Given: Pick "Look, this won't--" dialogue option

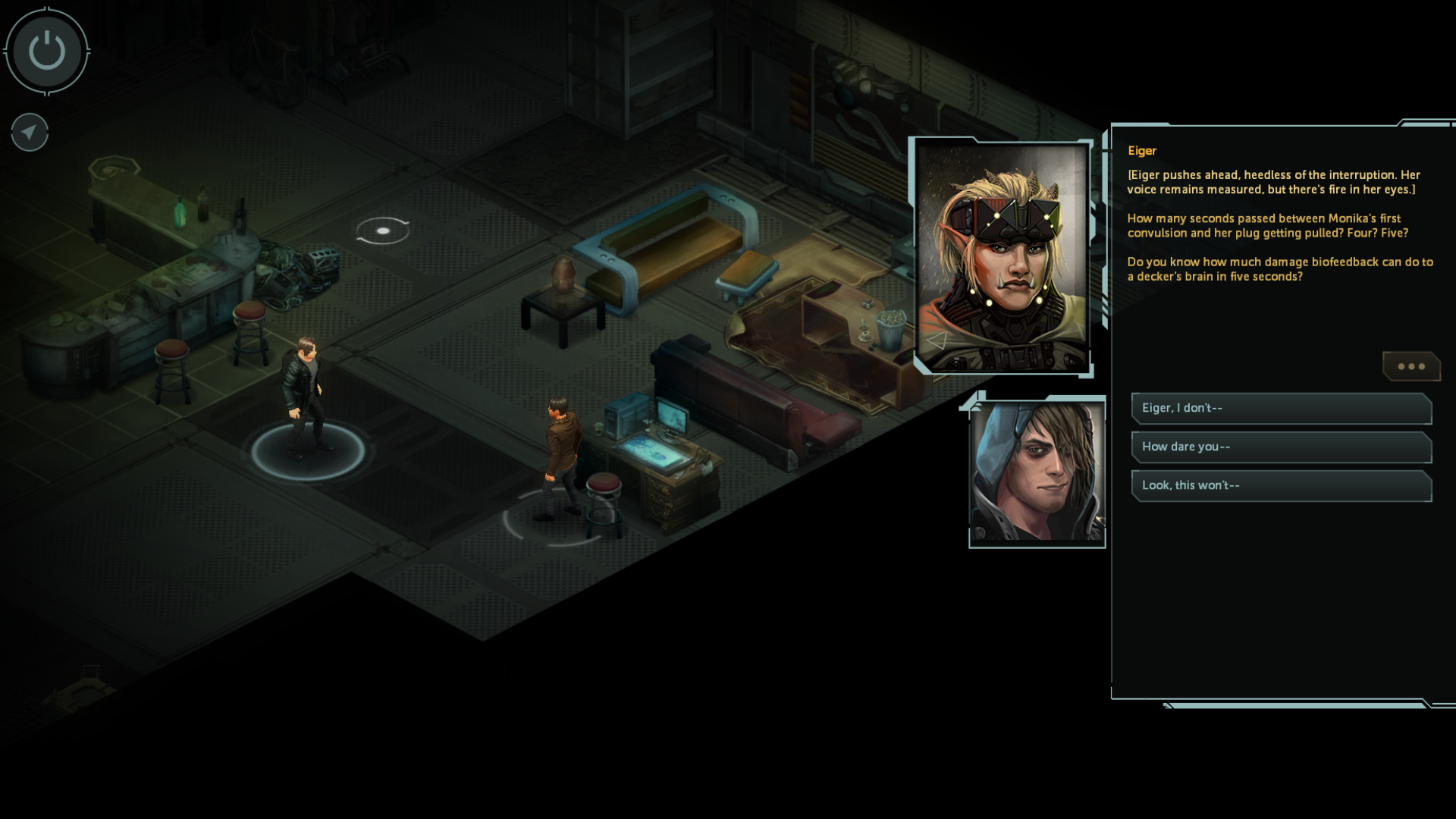Looking at the screenshot, I should pyautogui.click(x=1281, y=485).
